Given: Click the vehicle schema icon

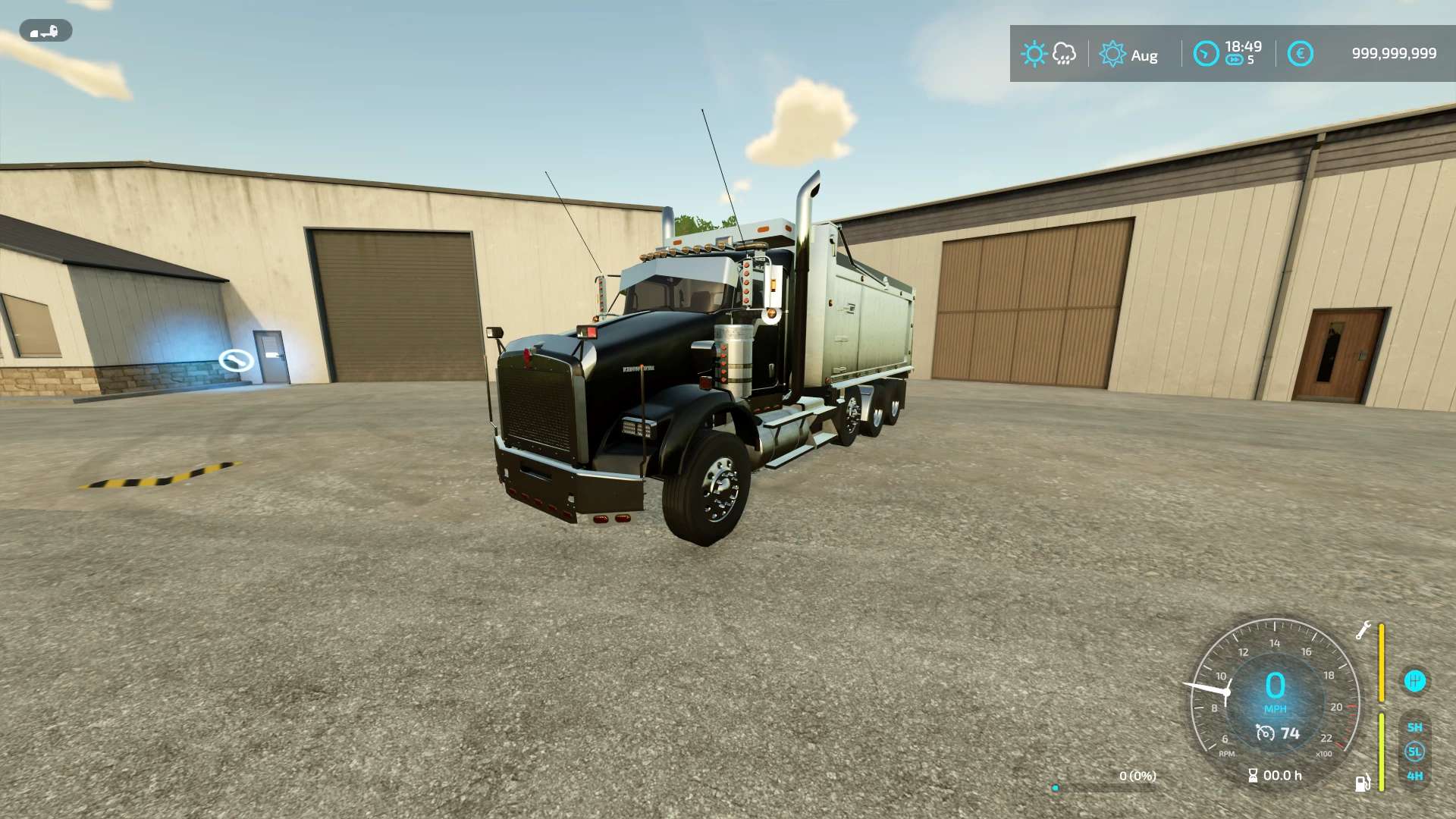Looking at the screenshot, I should click(x=45, y=31).
